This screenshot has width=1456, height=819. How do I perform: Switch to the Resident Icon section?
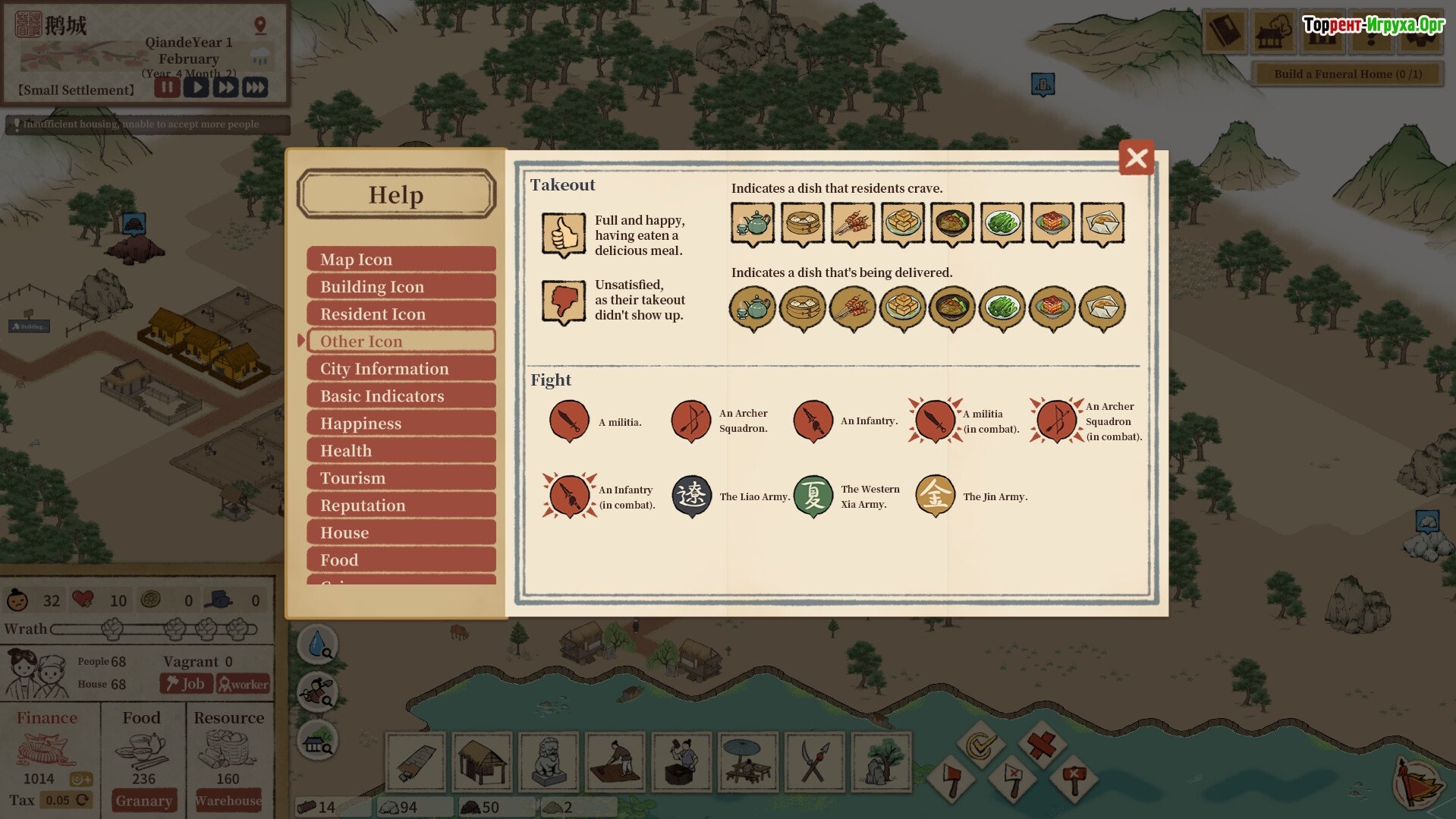tap(401, 314)
